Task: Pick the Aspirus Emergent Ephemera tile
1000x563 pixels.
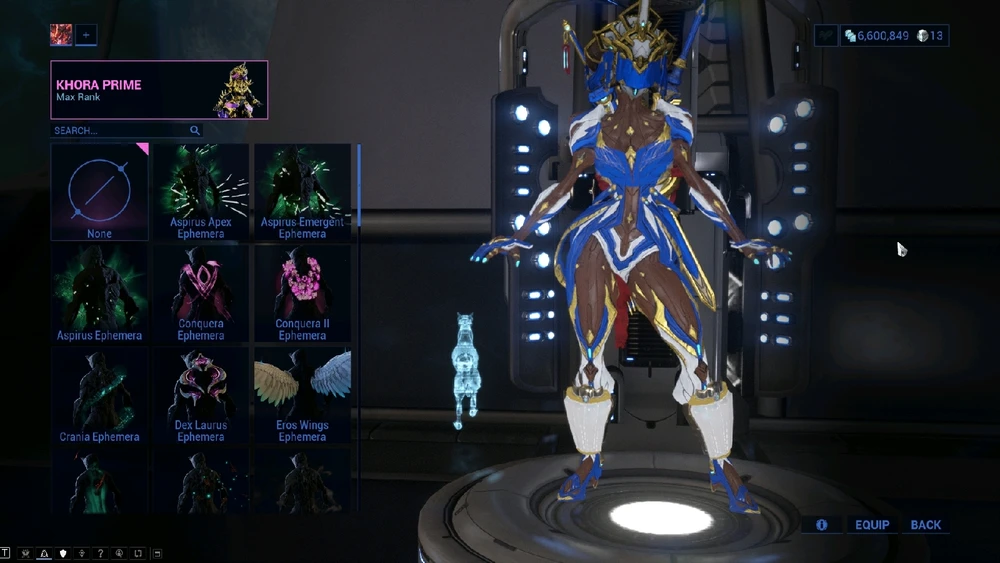Action: [x=302, y=192]
